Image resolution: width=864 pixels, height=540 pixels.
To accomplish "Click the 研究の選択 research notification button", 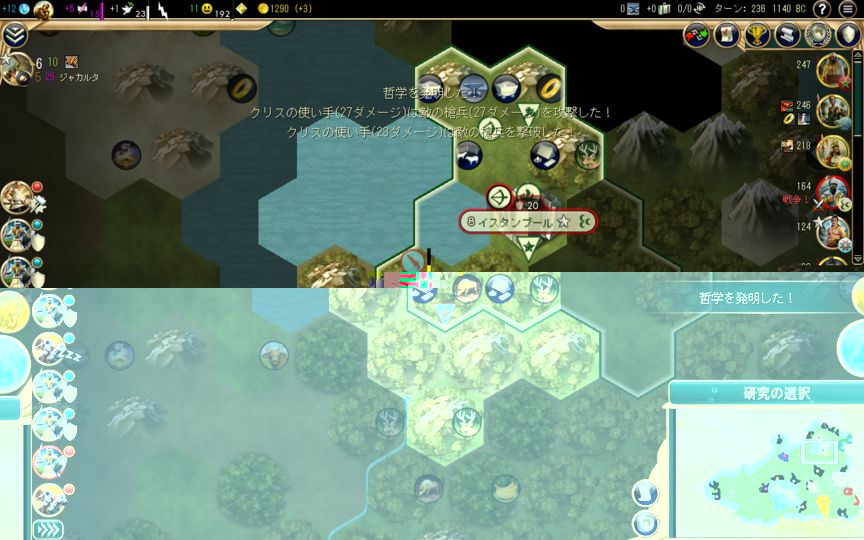I will 765,393.
